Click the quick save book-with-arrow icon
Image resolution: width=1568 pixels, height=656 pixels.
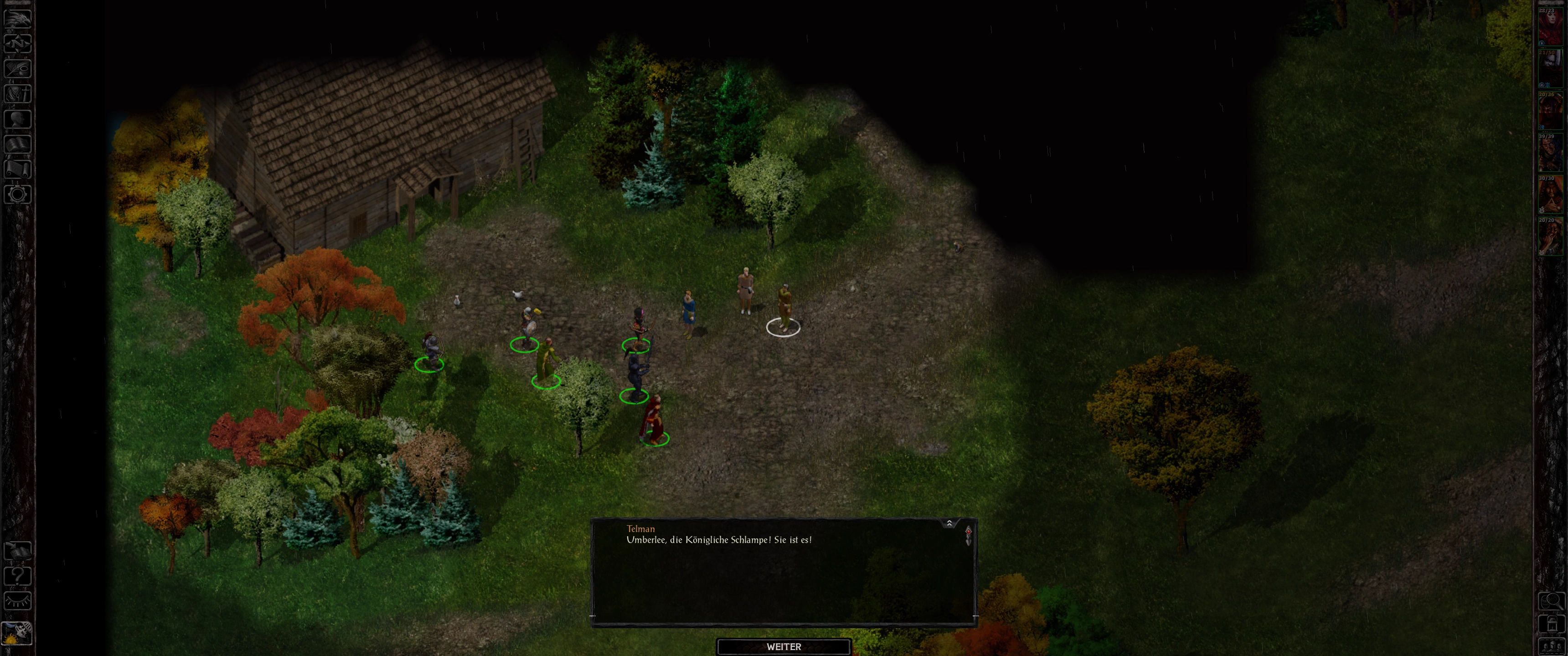coord(17,550)
